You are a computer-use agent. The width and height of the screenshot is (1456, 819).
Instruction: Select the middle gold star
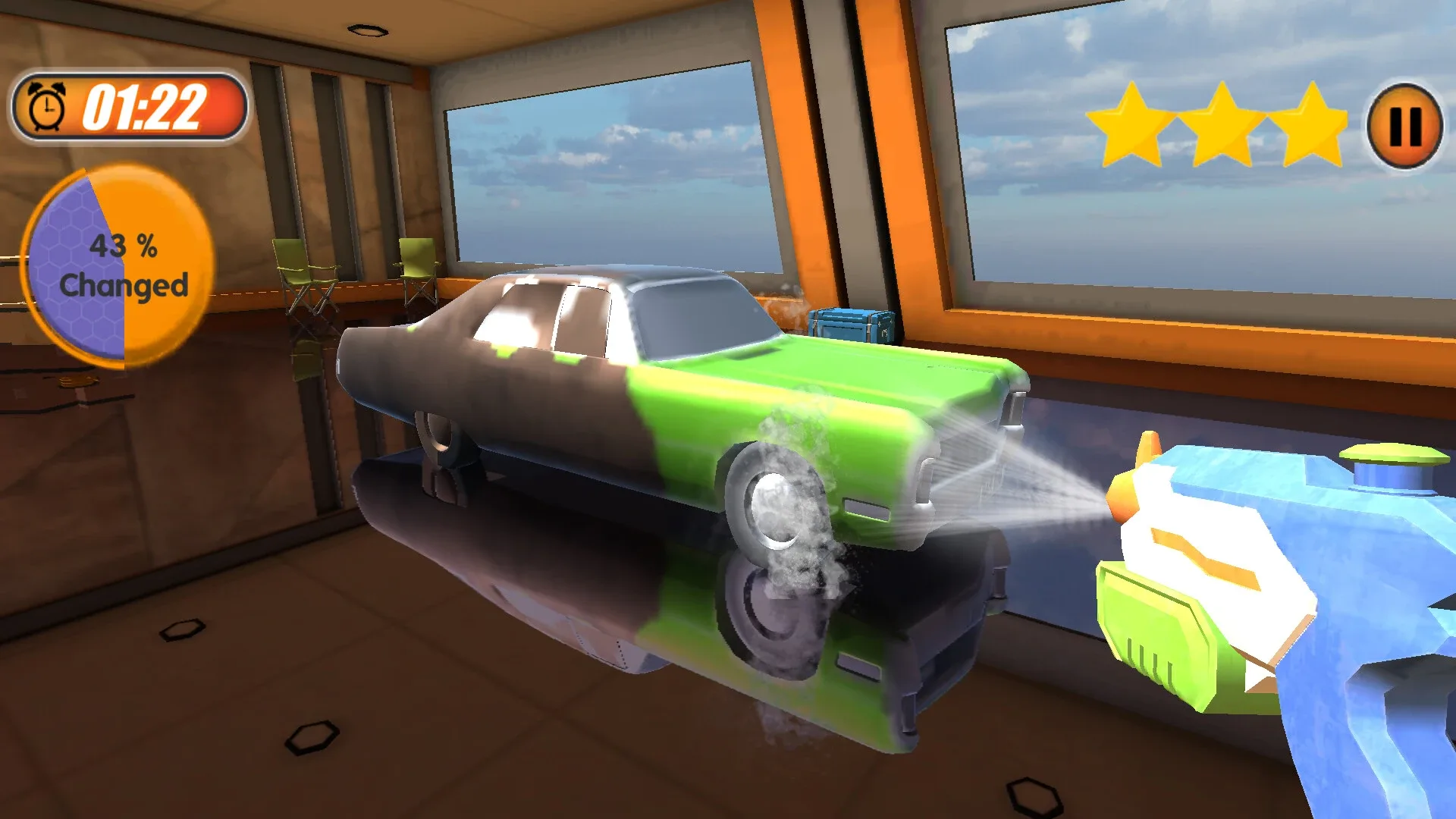1222,121
